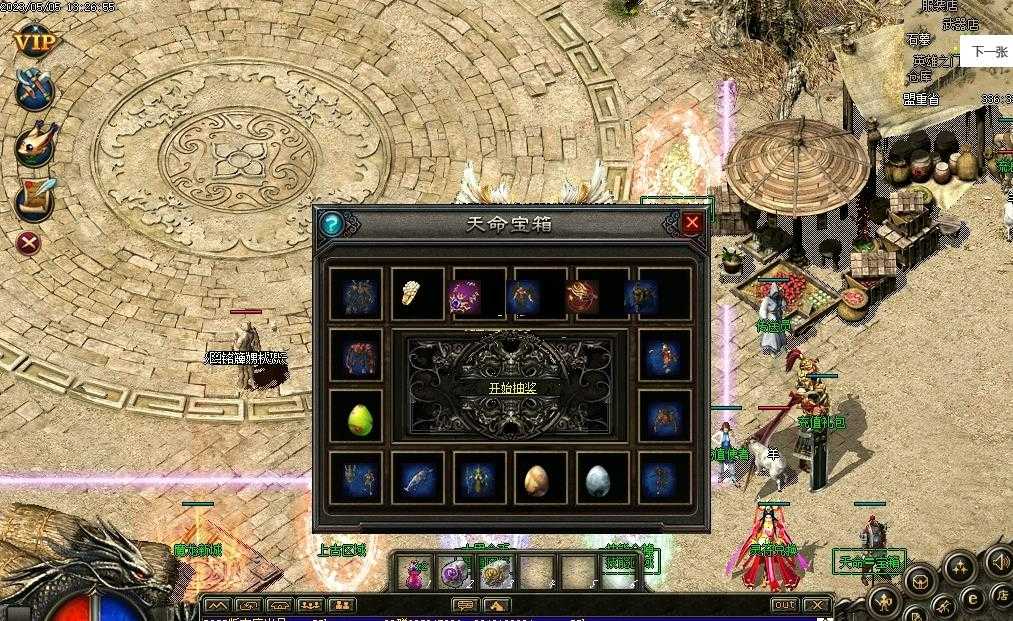This screenshot has width=1013, height=621.
Task: Close the 天命宝箱 window
Action: pos(692,224)
